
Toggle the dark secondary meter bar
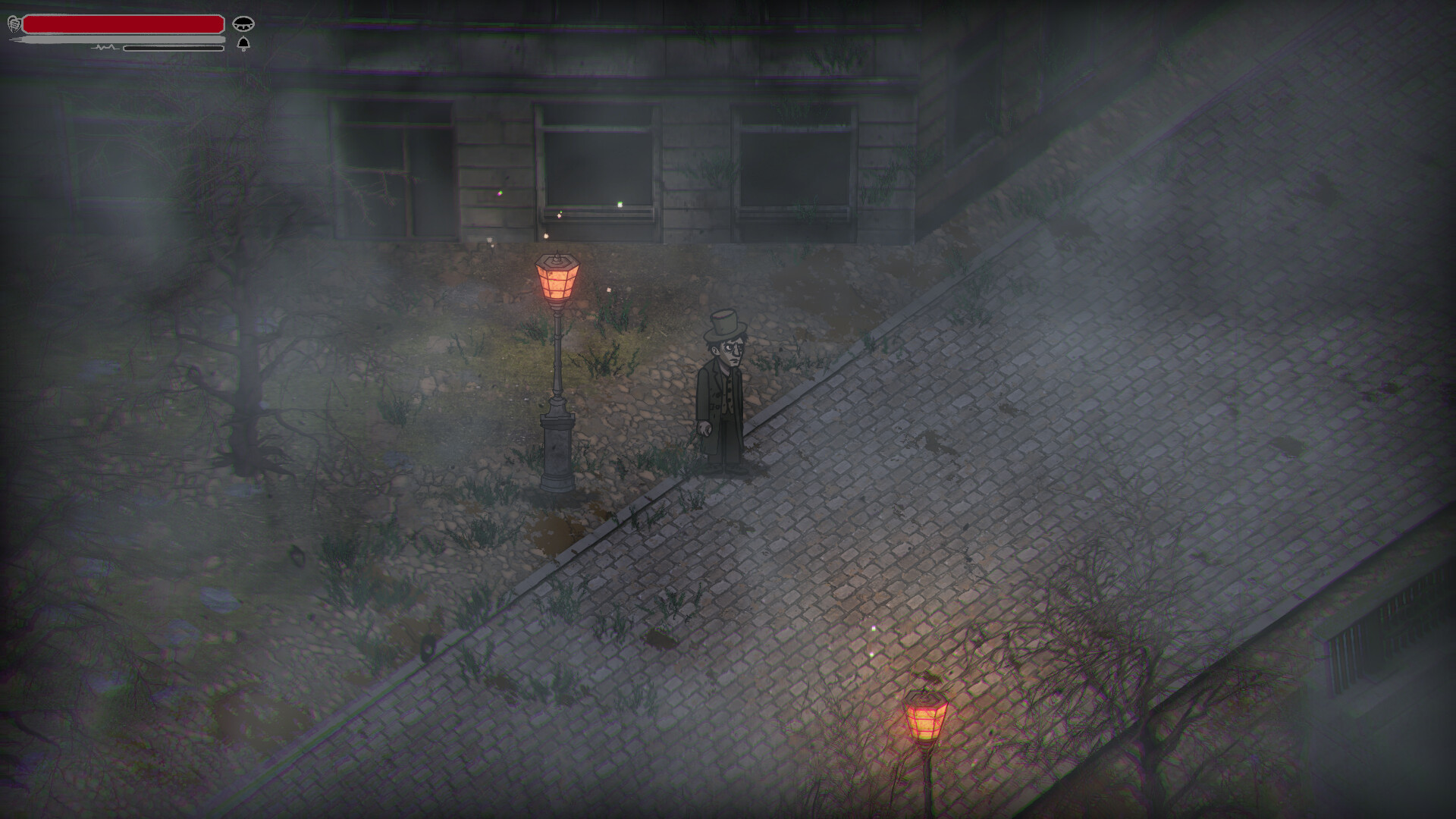pyautogui.click(x=173, y=48)
